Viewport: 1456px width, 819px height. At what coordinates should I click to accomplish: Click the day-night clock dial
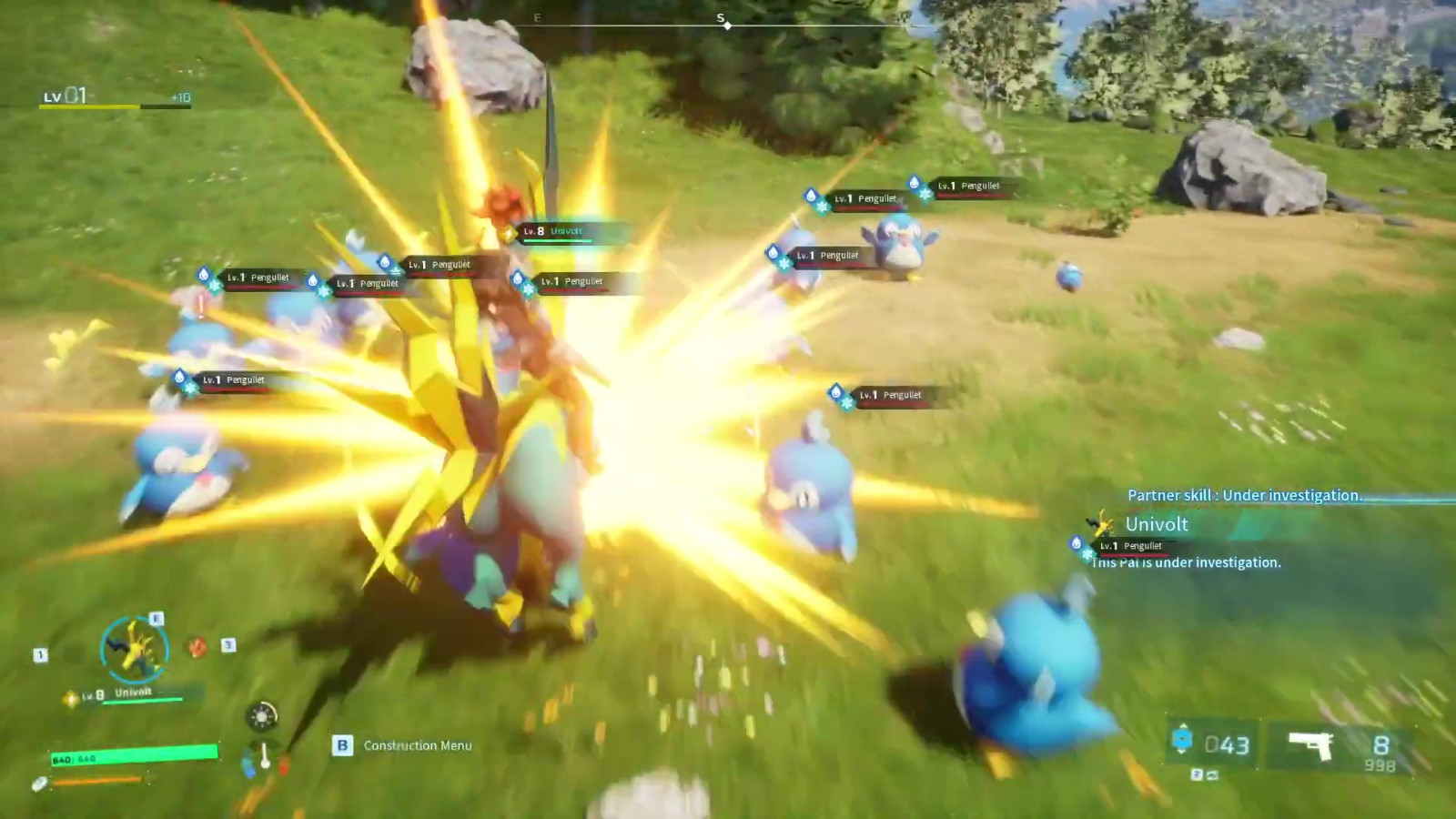[262, 716]
